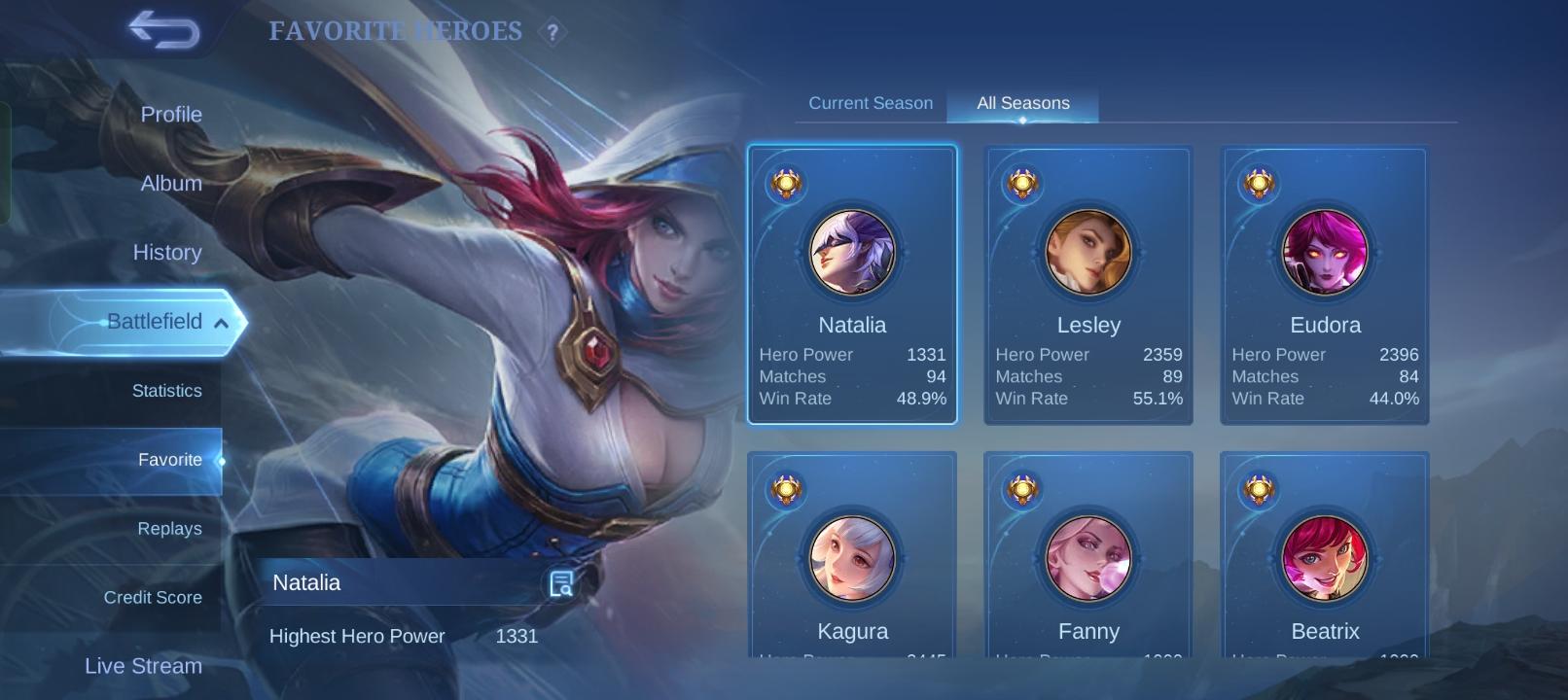This screenshot has height=700, width=1568.
Task: Click the medal badge on Beatrix's card
Action: (x=1257, y=490)
